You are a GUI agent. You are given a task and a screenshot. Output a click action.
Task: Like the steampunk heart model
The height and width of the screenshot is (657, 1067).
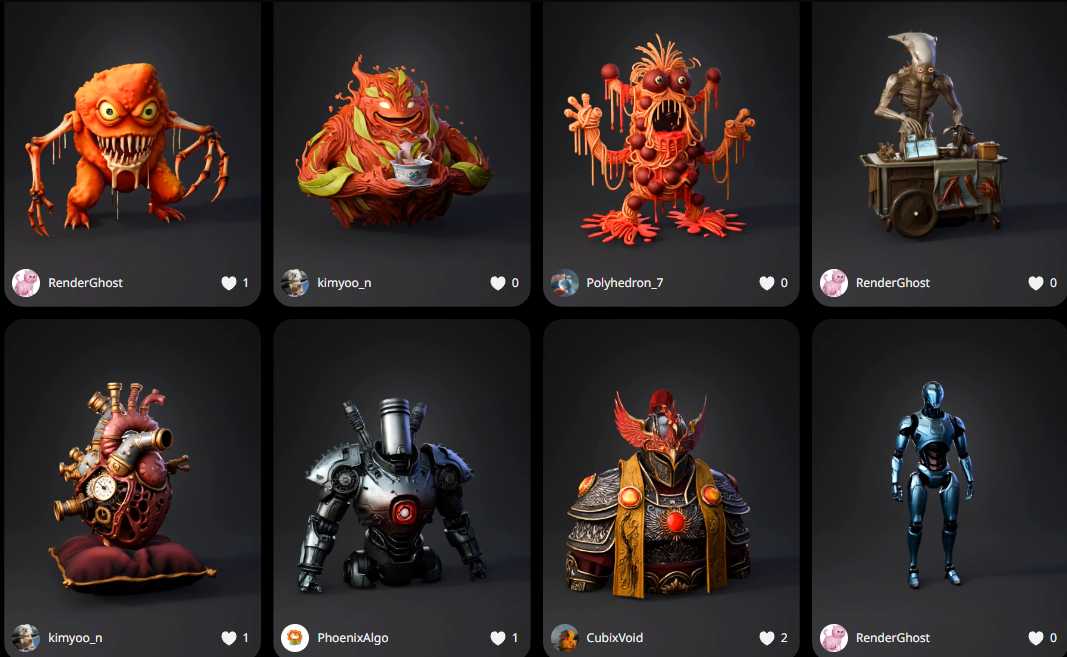pos(229,638)
